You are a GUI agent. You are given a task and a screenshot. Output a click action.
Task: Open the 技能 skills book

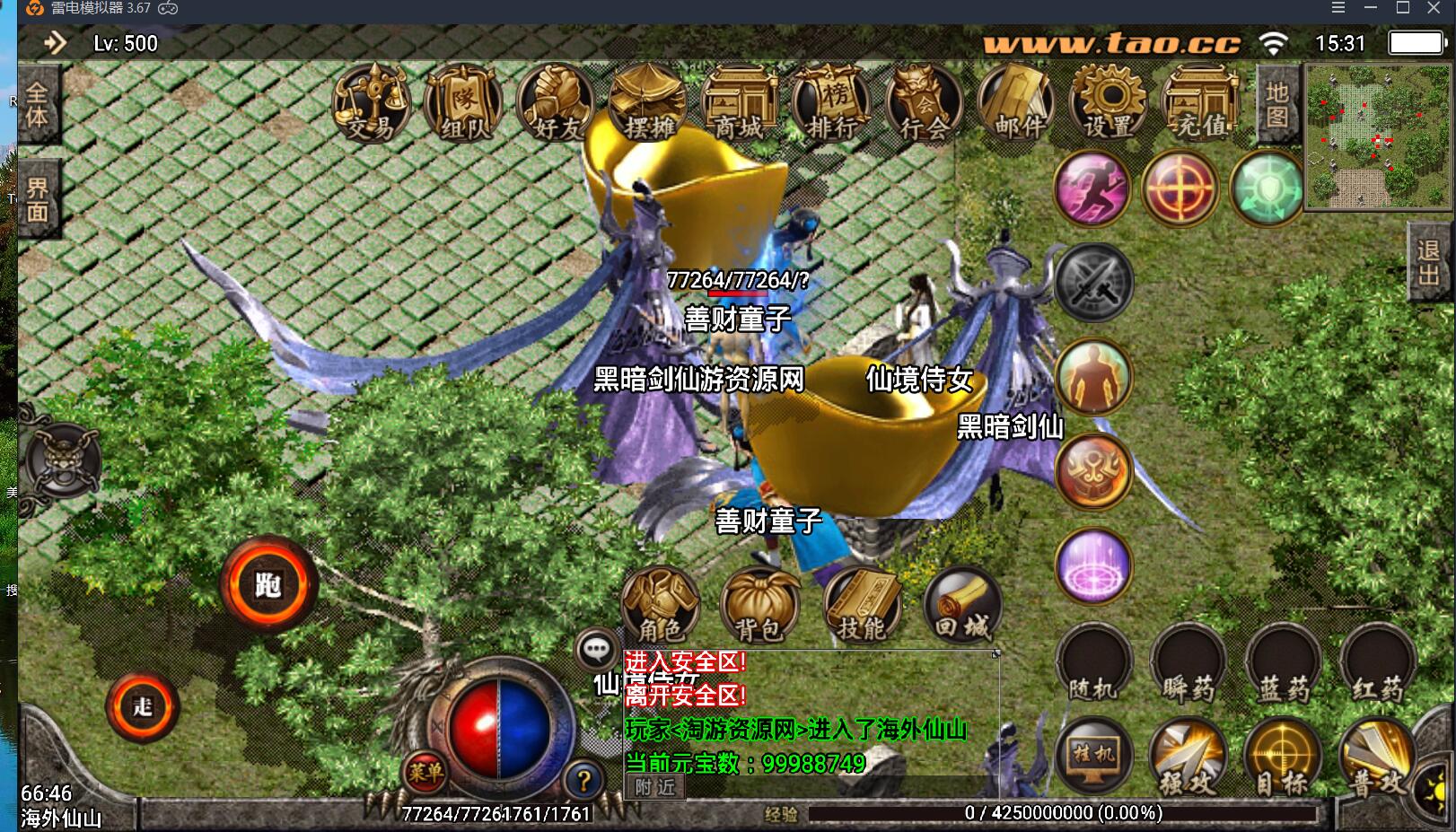(861, 605)
